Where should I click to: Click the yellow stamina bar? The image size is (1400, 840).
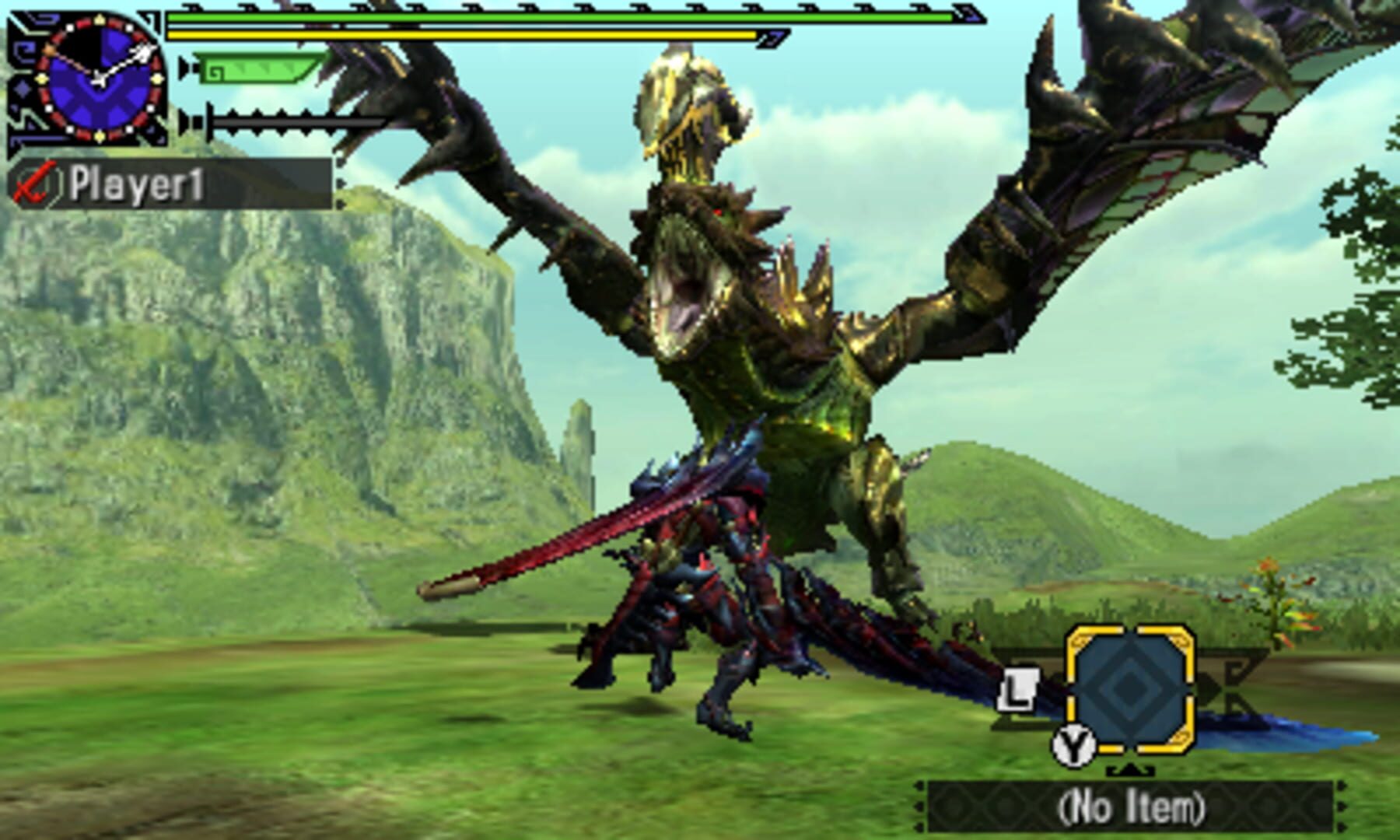(x=467, y=35)
